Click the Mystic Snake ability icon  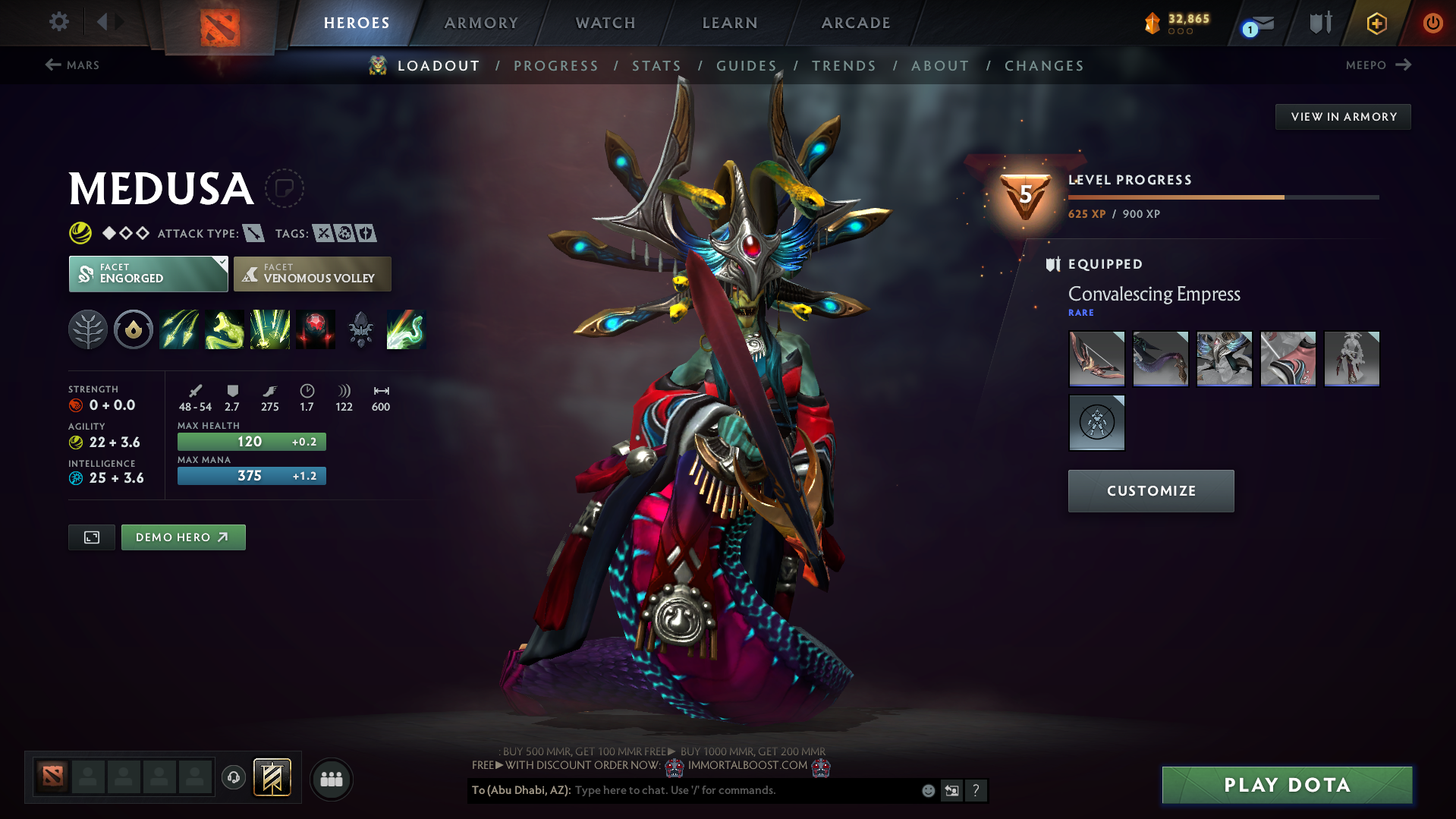click(x=225, y=329)
